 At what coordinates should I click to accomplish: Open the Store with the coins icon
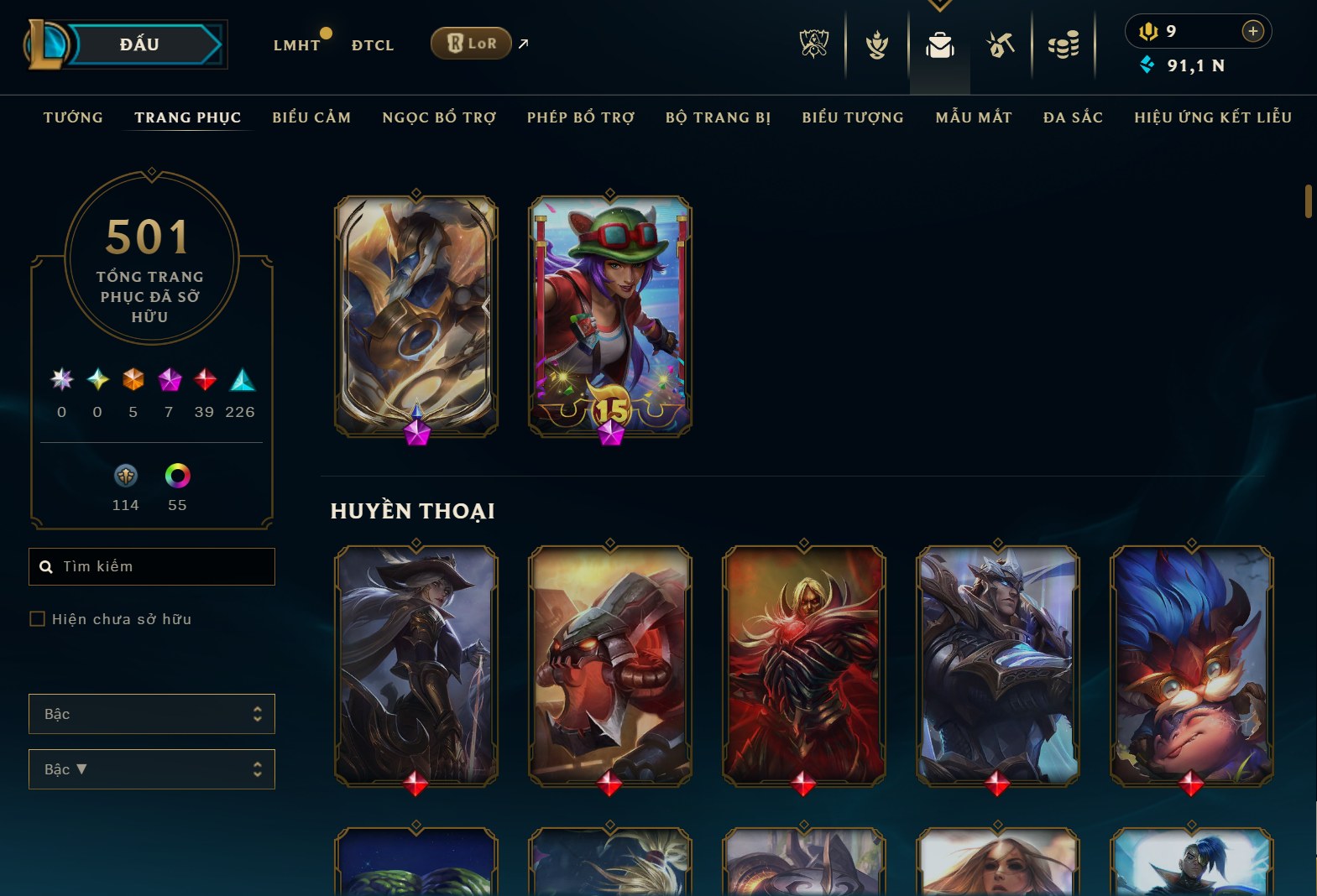pos(1064,45)
